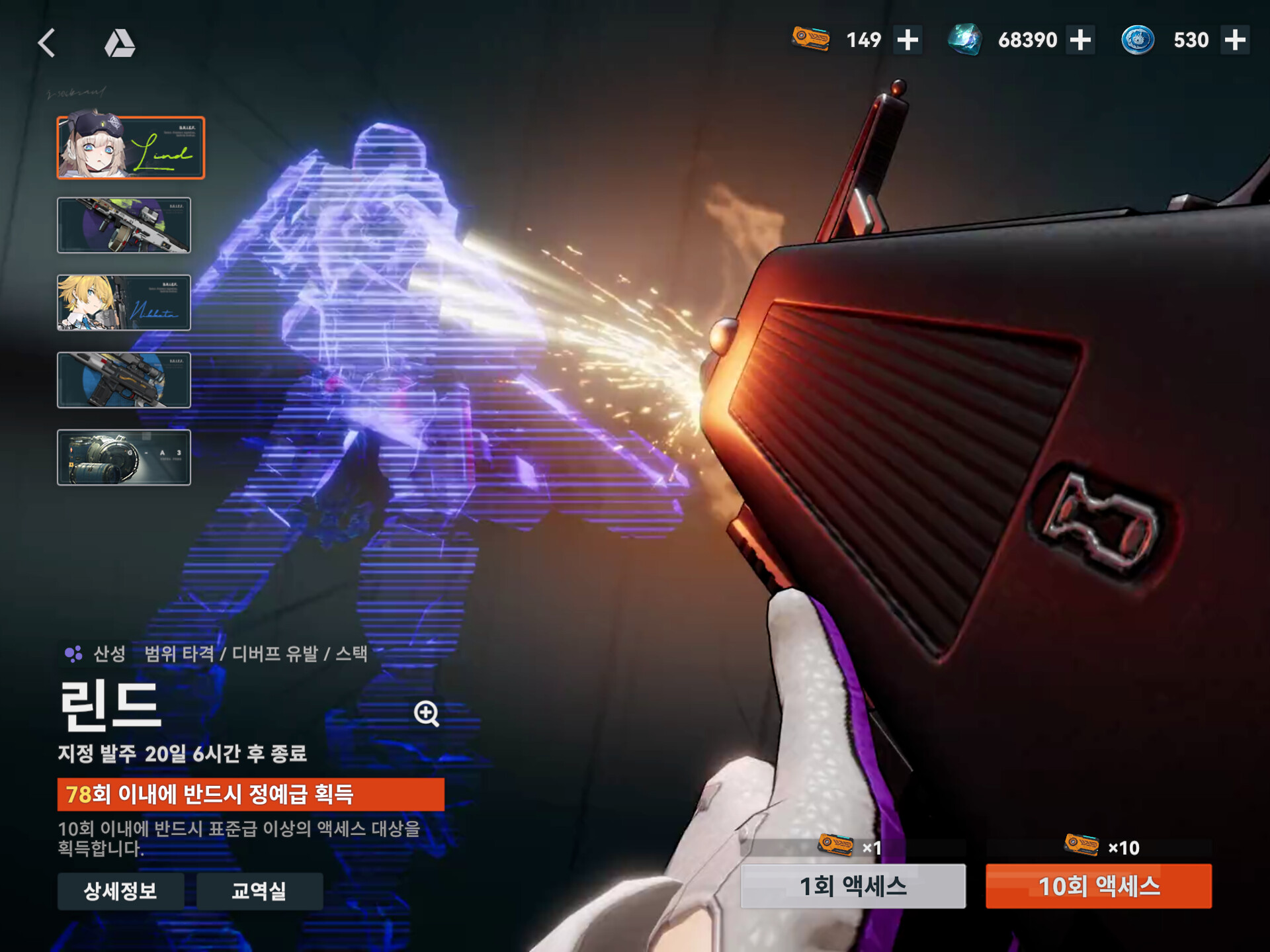Open 상세정보 details
Image resolution: width=1270 pixels, height=952 pixels.
[120, 890]
